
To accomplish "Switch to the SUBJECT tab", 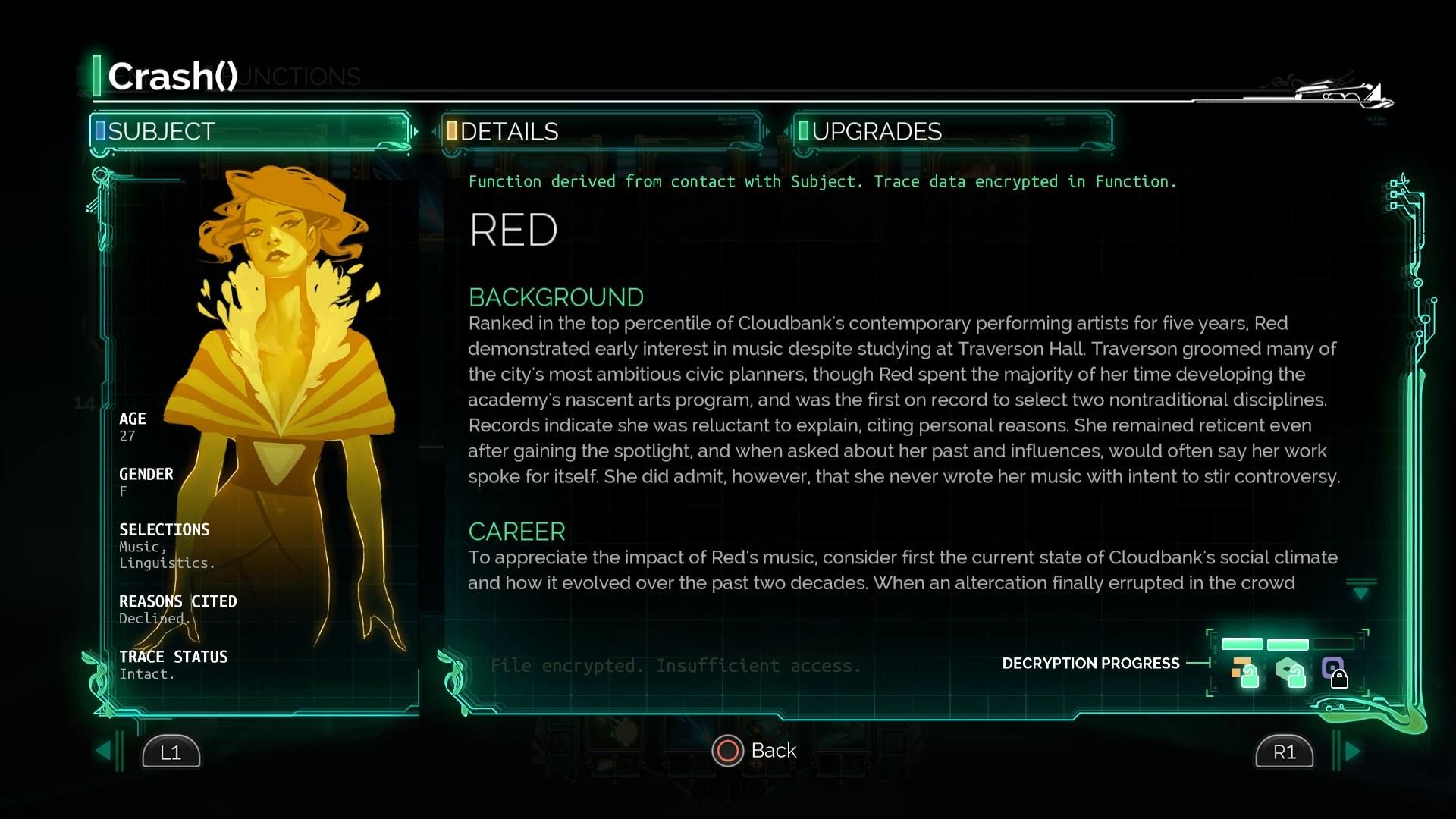I will click(x=250, y=131).
